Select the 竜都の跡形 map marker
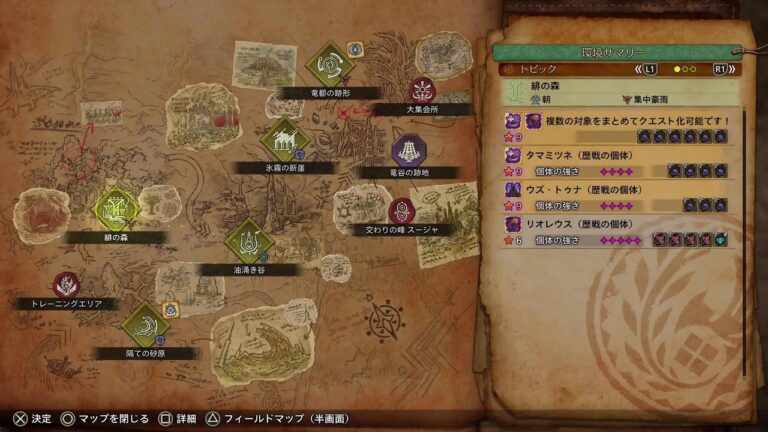Screen dimensions: 768x432 (330, 65)
